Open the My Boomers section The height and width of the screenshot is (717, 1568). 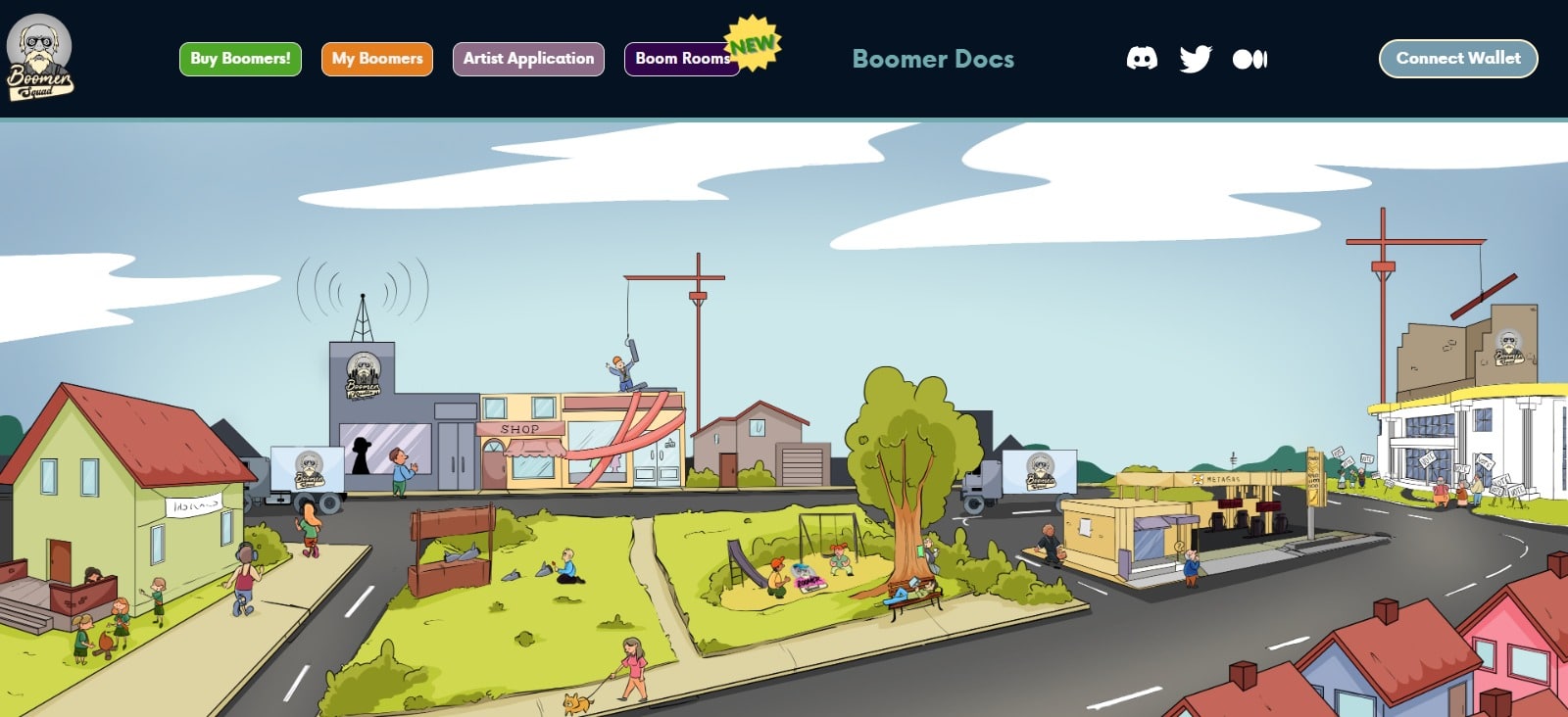point(376,58)
